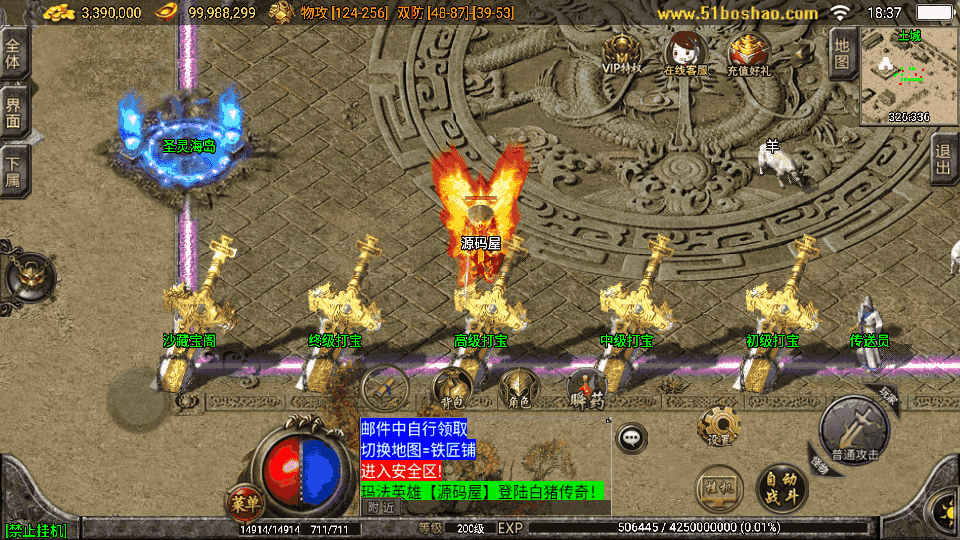
Task: Open the 角色 character sheet
Action: (x=518, y=388)
